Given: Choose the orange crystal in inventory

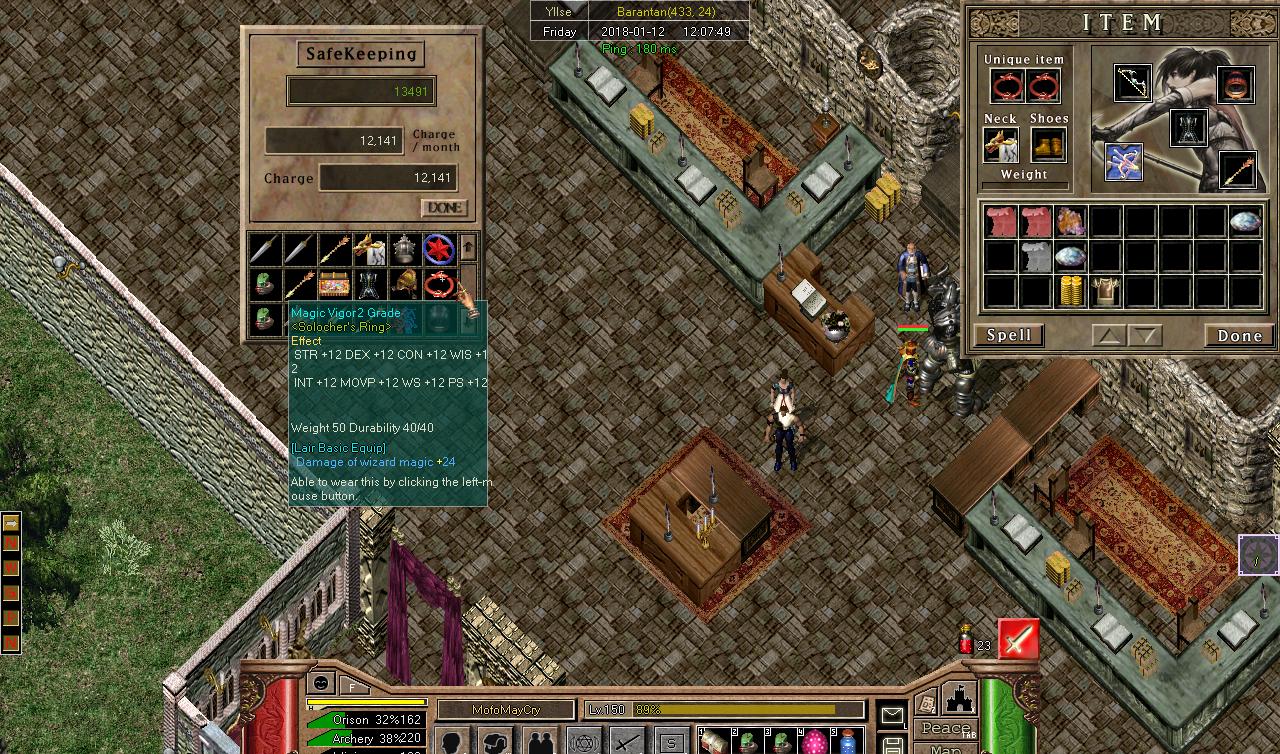Looking at the screenshot, I should pos(1071,221).
